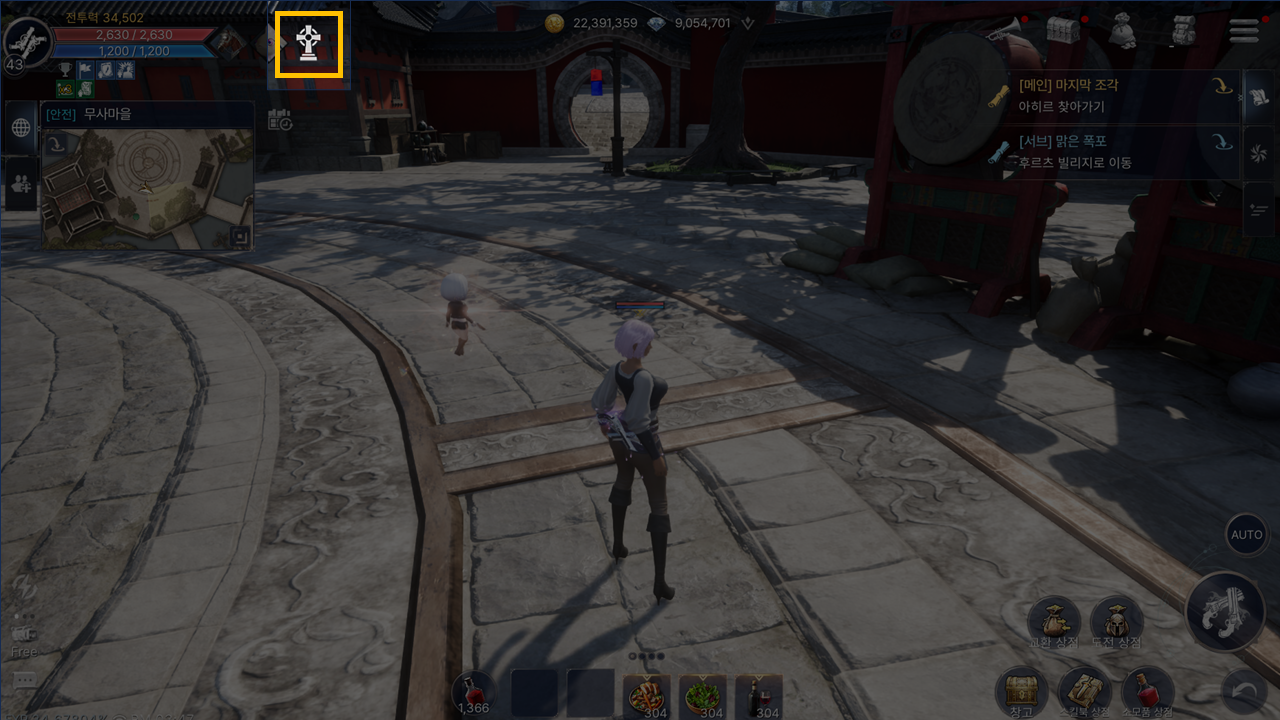Click the highlighted gravestone cross icon
This screenshot has width=1280, height=720.
309,45
